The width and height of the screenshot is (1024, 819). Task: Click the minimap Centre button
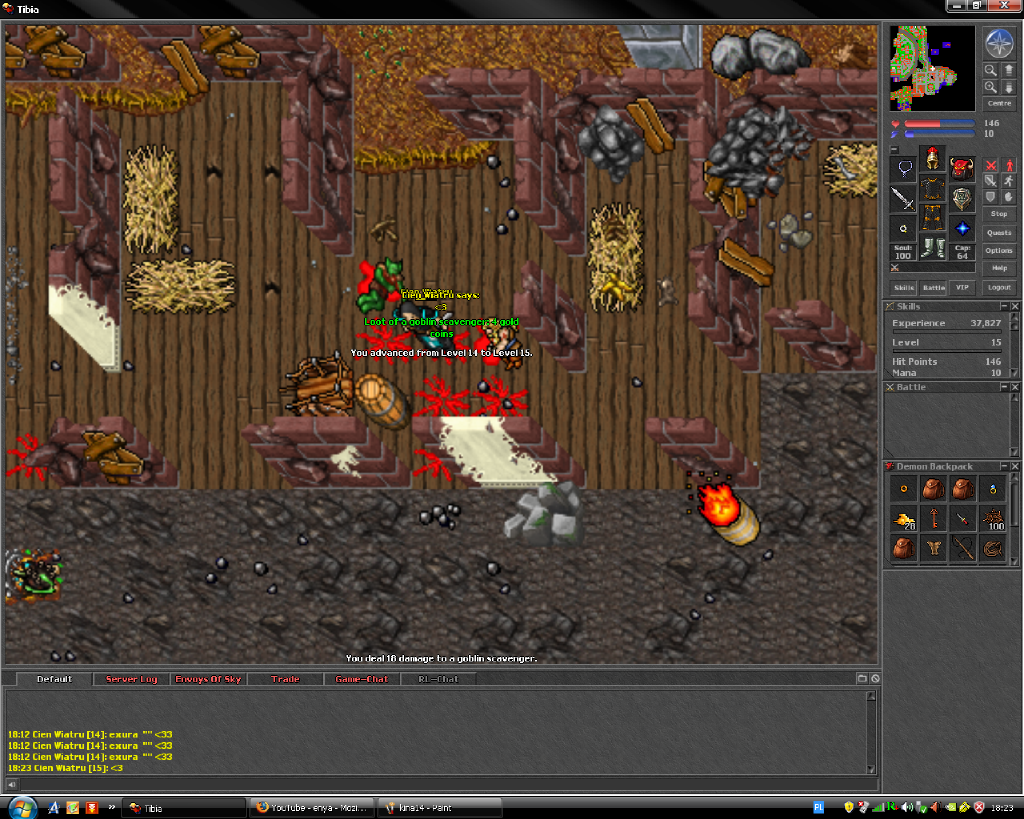(999, 103)
